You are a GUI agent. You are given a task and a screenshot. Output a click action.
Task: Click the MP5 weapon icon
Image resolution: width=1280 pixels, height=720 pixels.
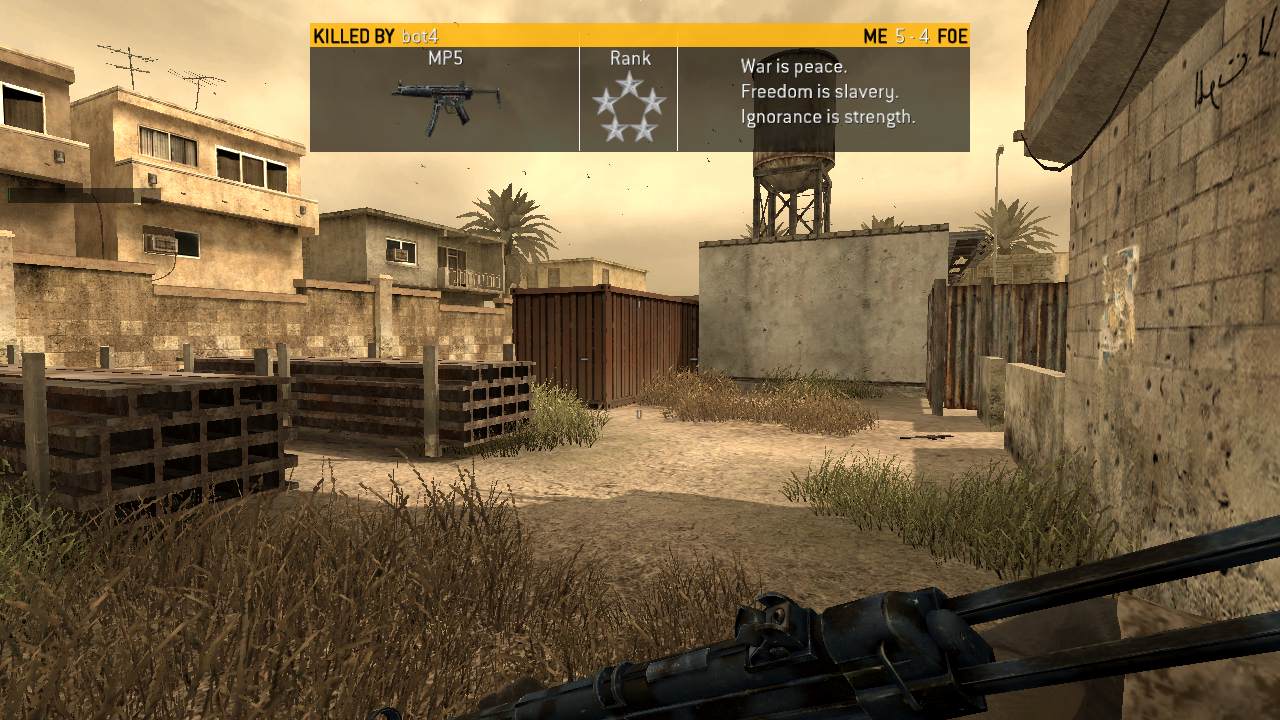click(445, 104)
